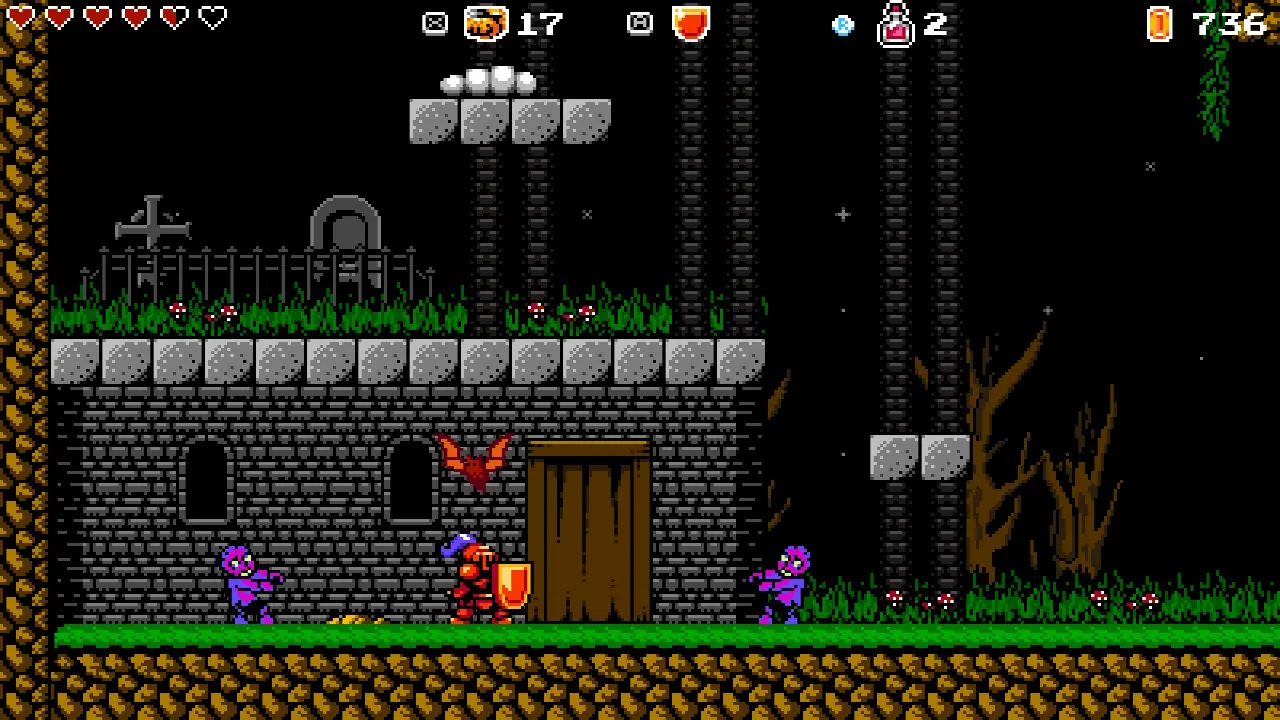1280x720 pixels.
Task: Toggle the half-filled heart in health bar
Action: 173,17
